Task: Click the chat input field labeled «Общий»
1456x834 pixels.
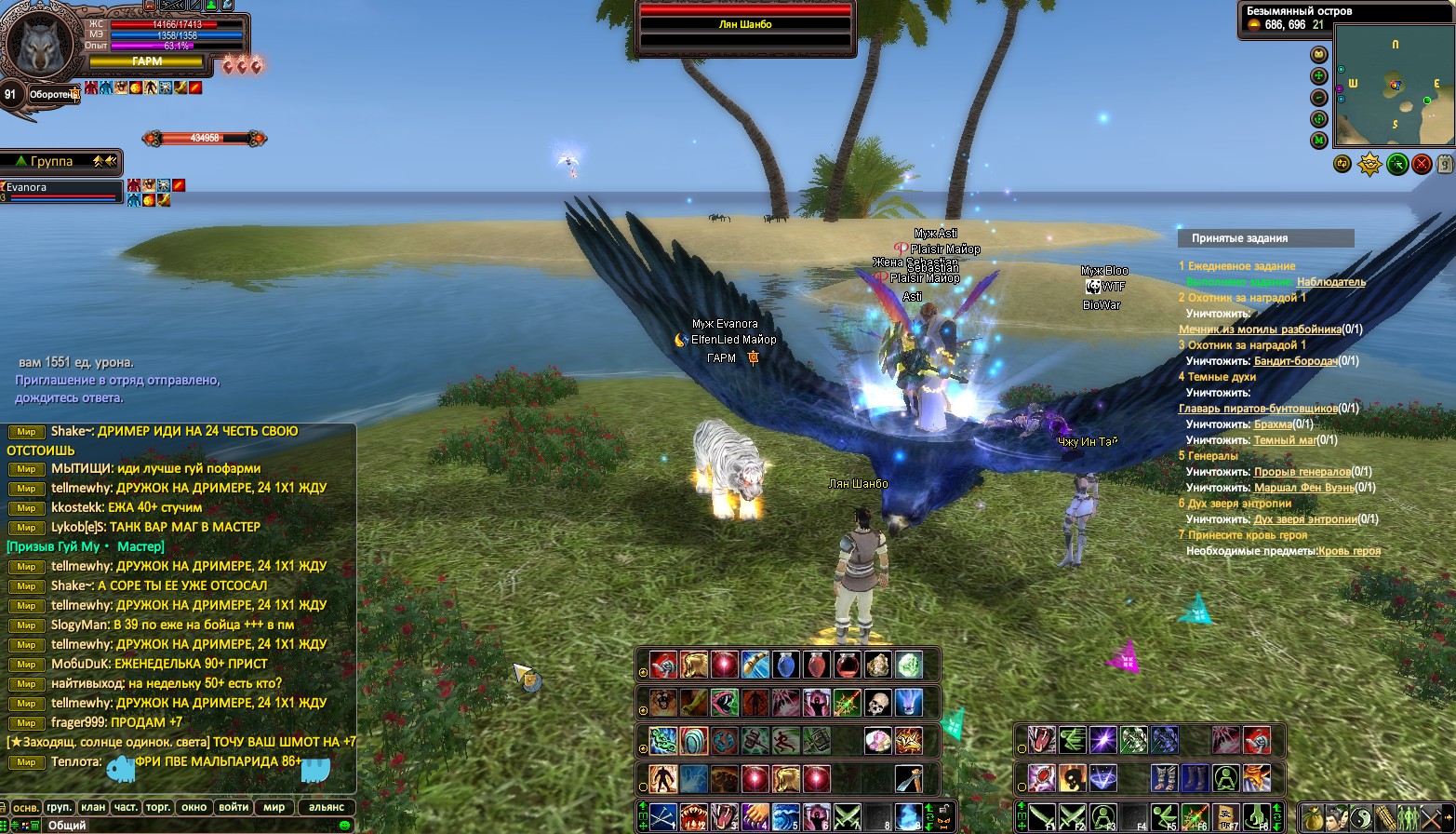Action: [186, 825]
